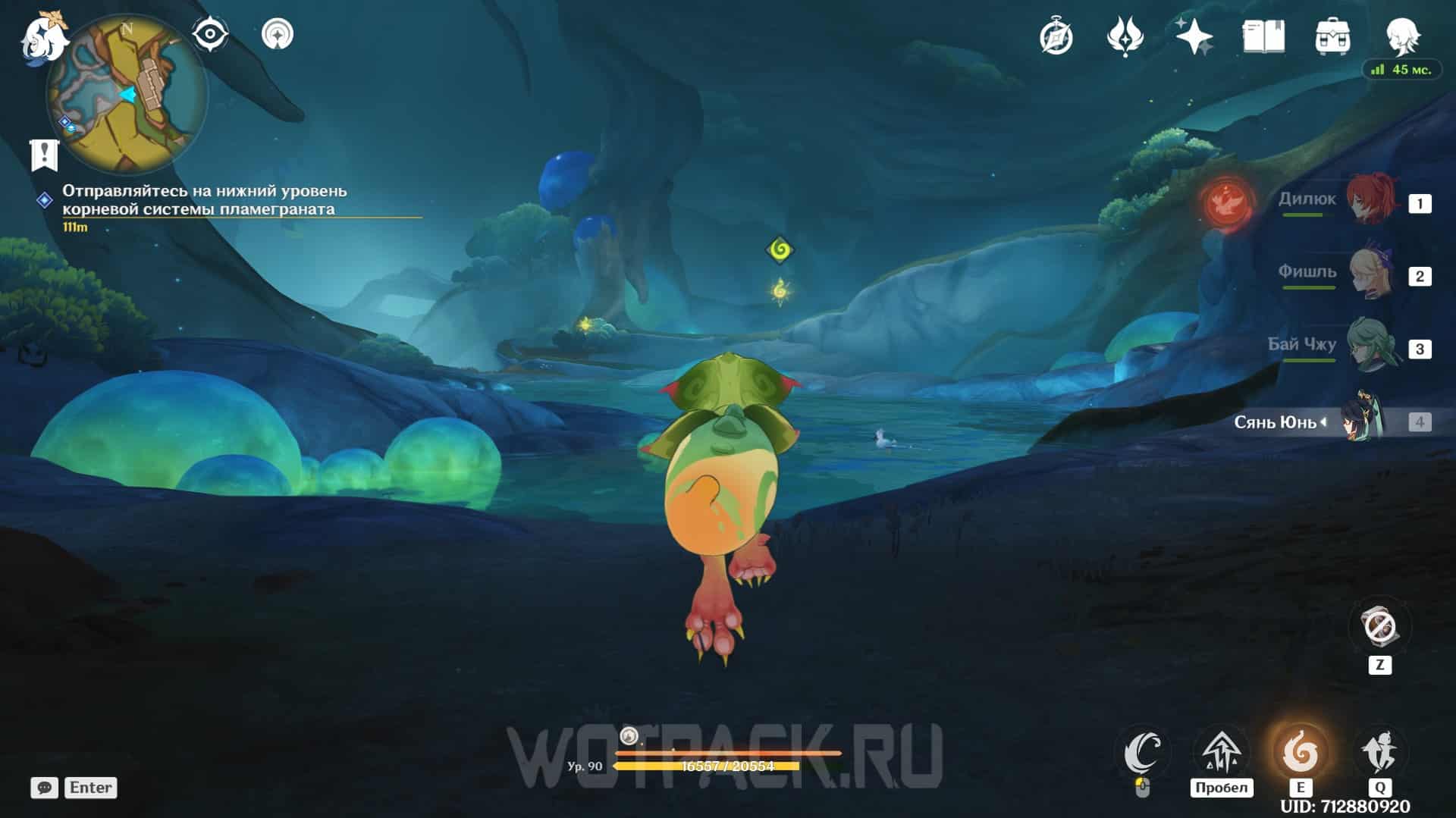Open the battle pass flame icon
This screenshot has height=818, width=1456.
click(x=1125, y=36)
